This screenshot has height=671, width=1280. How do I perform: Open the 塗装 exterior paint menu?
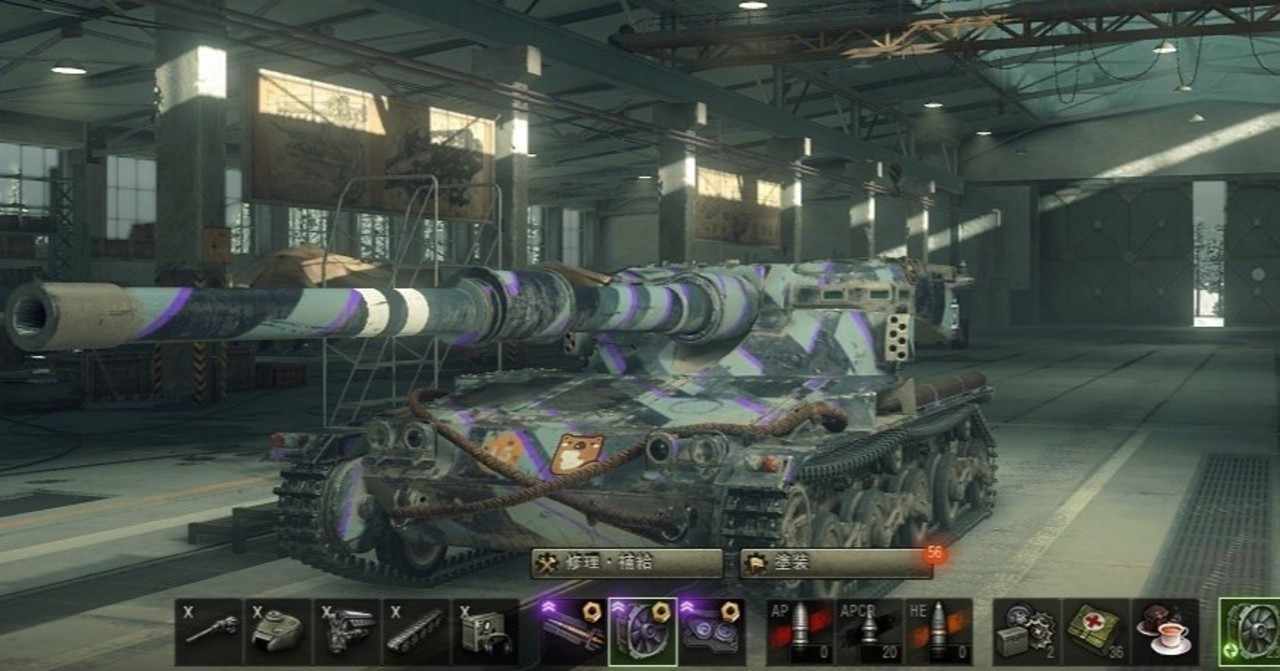(x=836, y=563)
